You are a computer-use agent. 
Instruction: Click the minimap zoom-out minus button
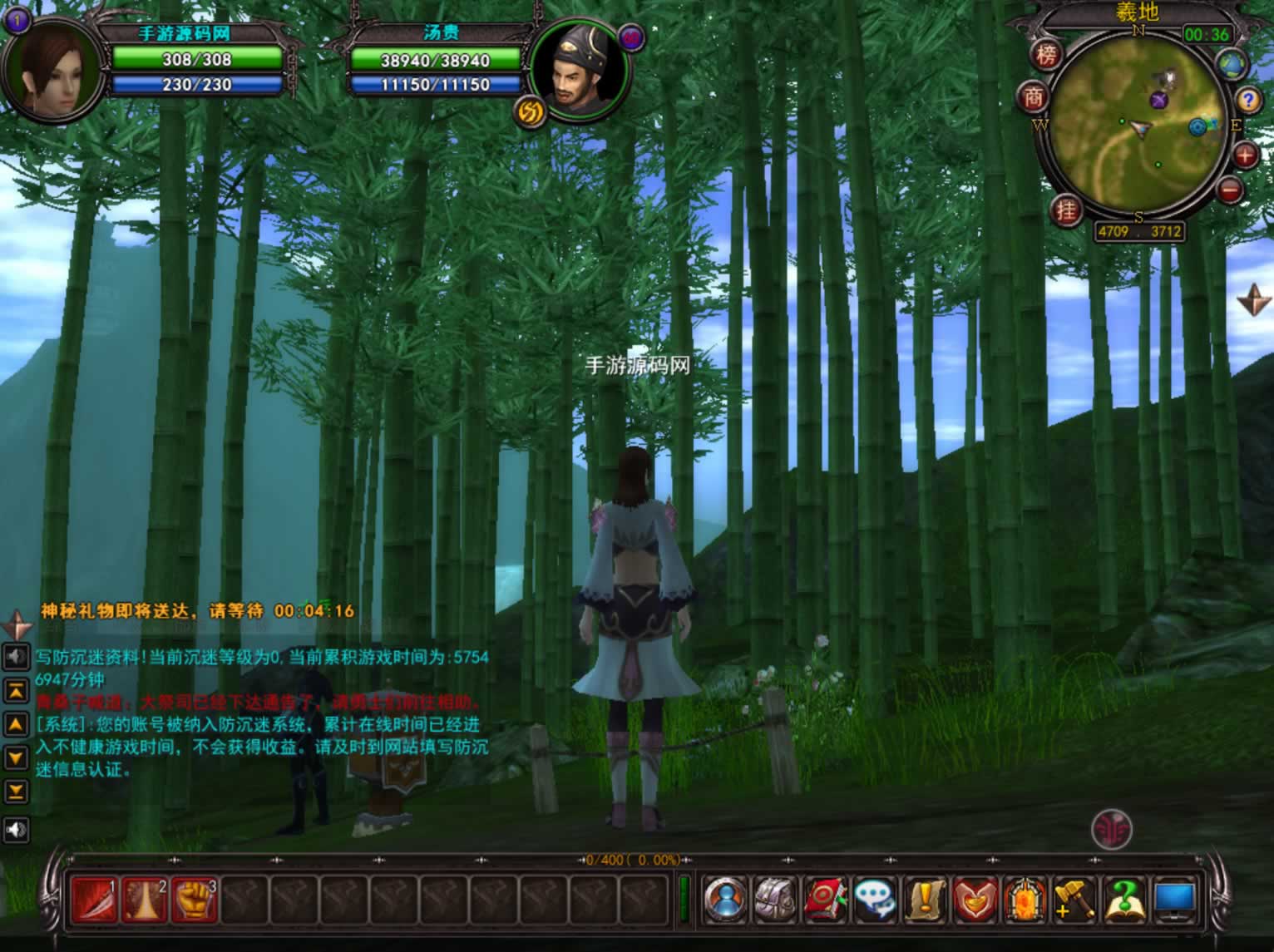1229,190
